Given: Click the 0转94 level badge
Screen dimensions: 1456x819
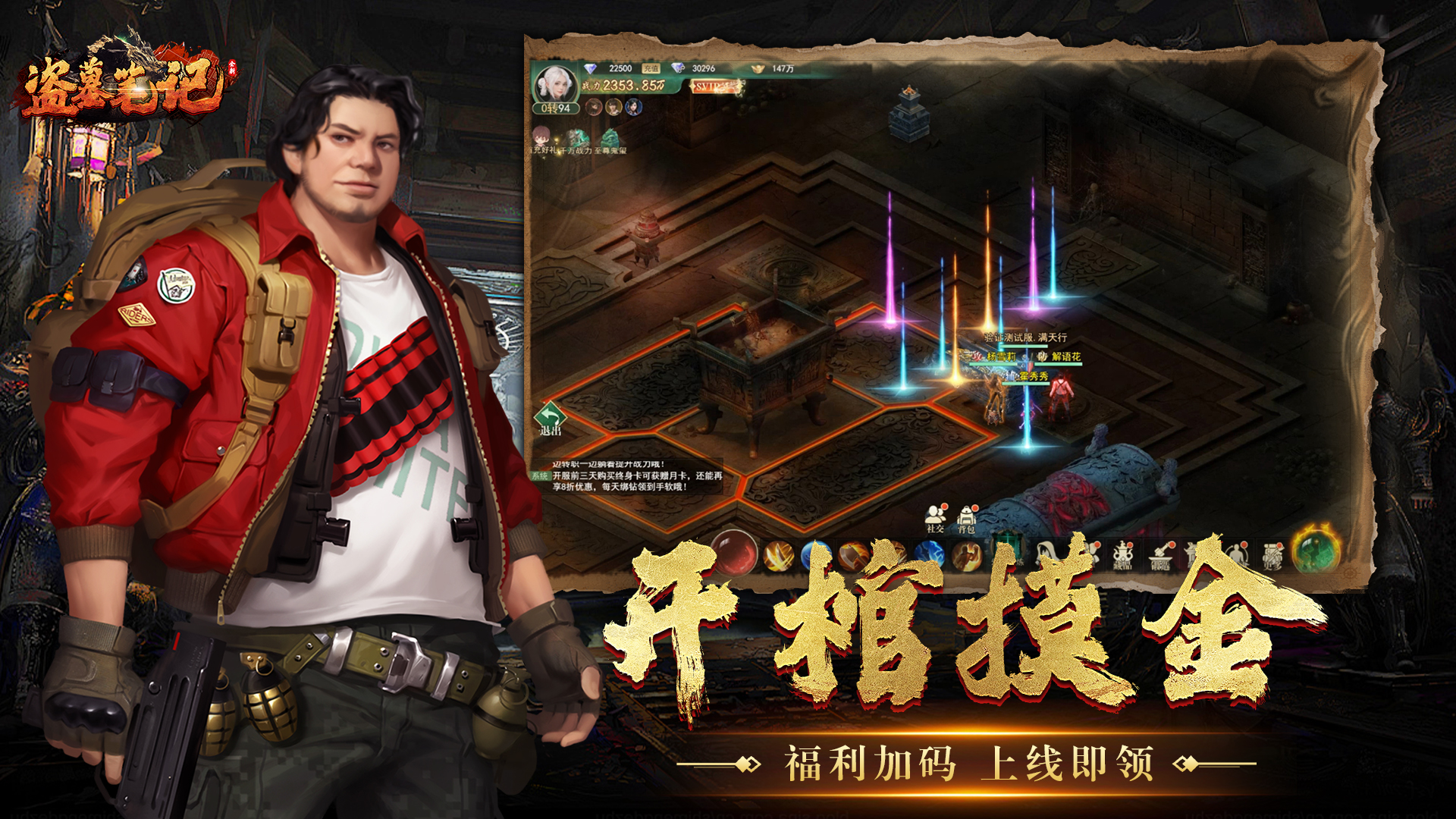Looking at the screenshot, I should pyautogui.click(x=555, y=108).
